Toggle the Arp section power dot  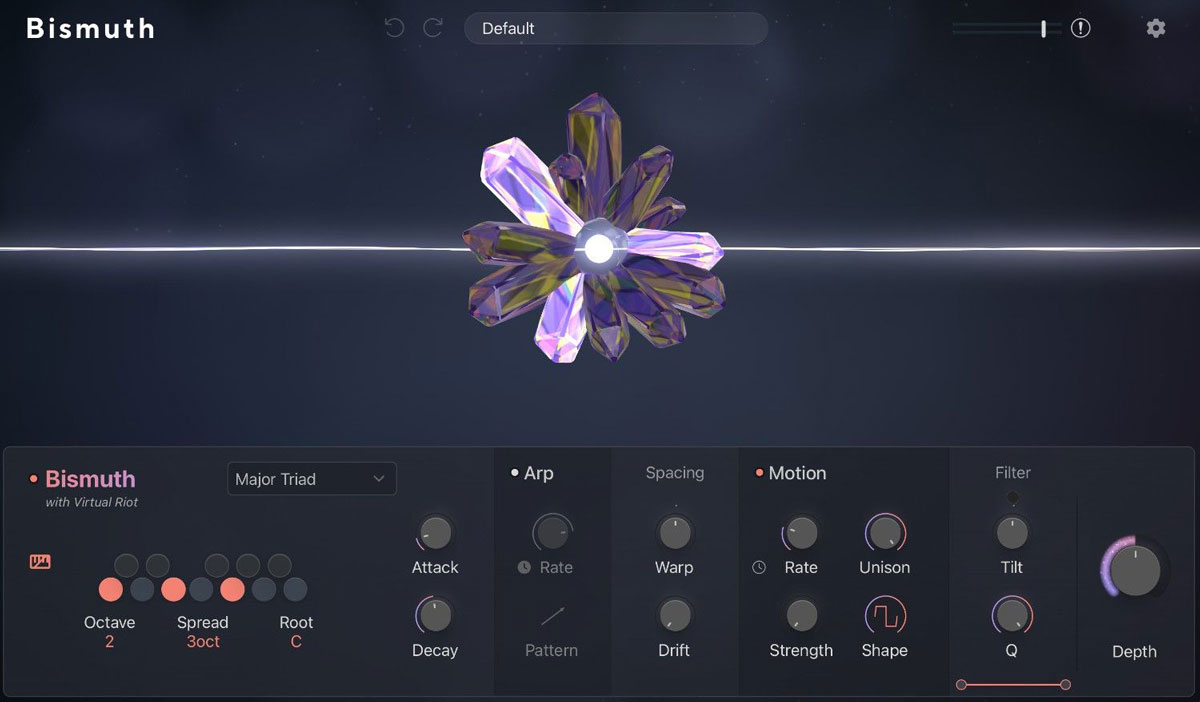coord(515,473)
